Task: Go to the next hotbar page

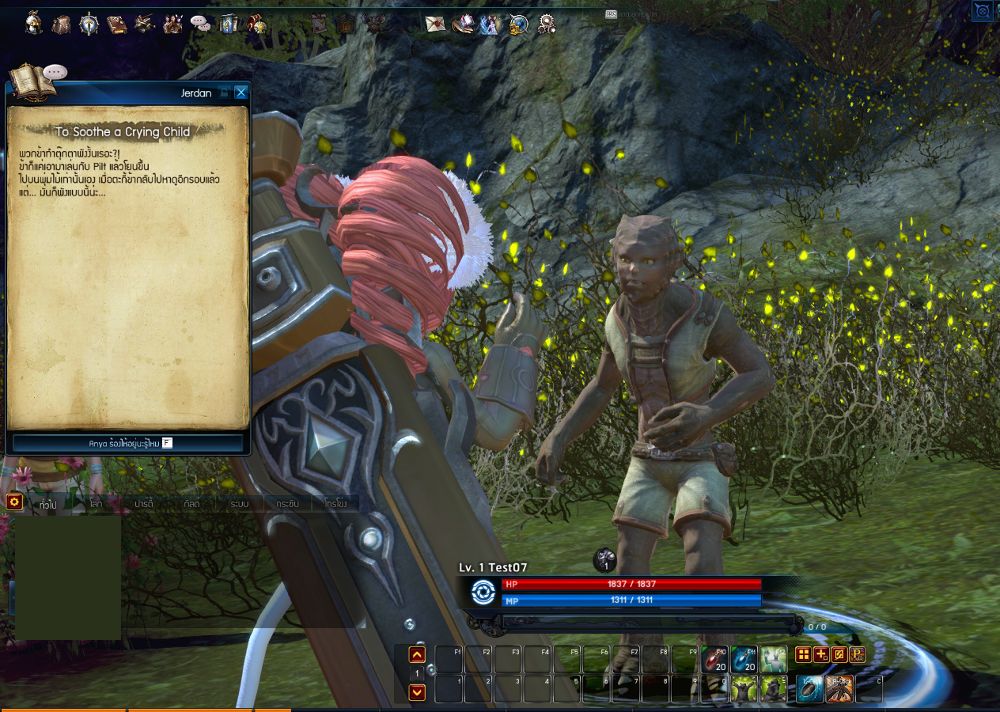Action: pos(418,691)
